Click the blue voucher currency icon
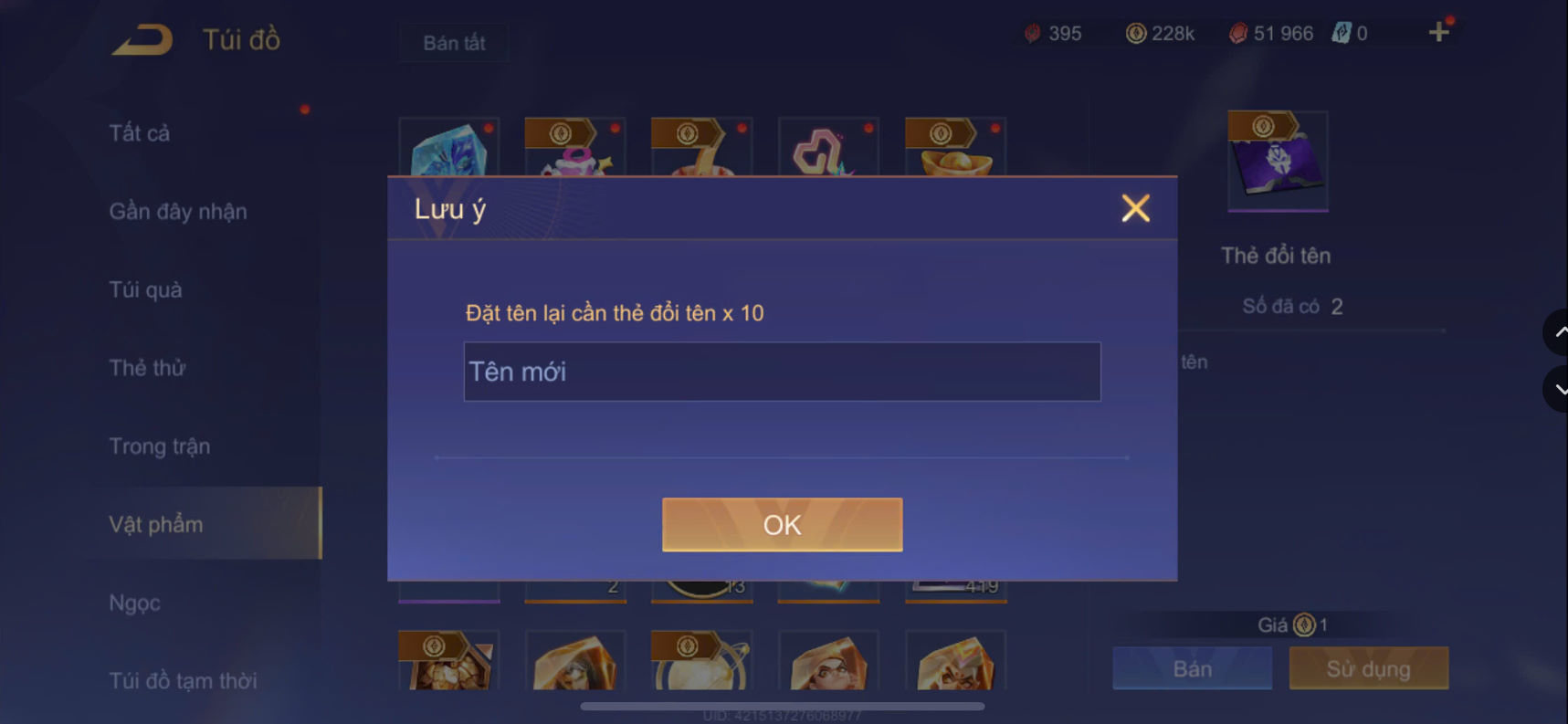The height and width of the screenshot is (724, 1568). click(x=1339, y=34)
